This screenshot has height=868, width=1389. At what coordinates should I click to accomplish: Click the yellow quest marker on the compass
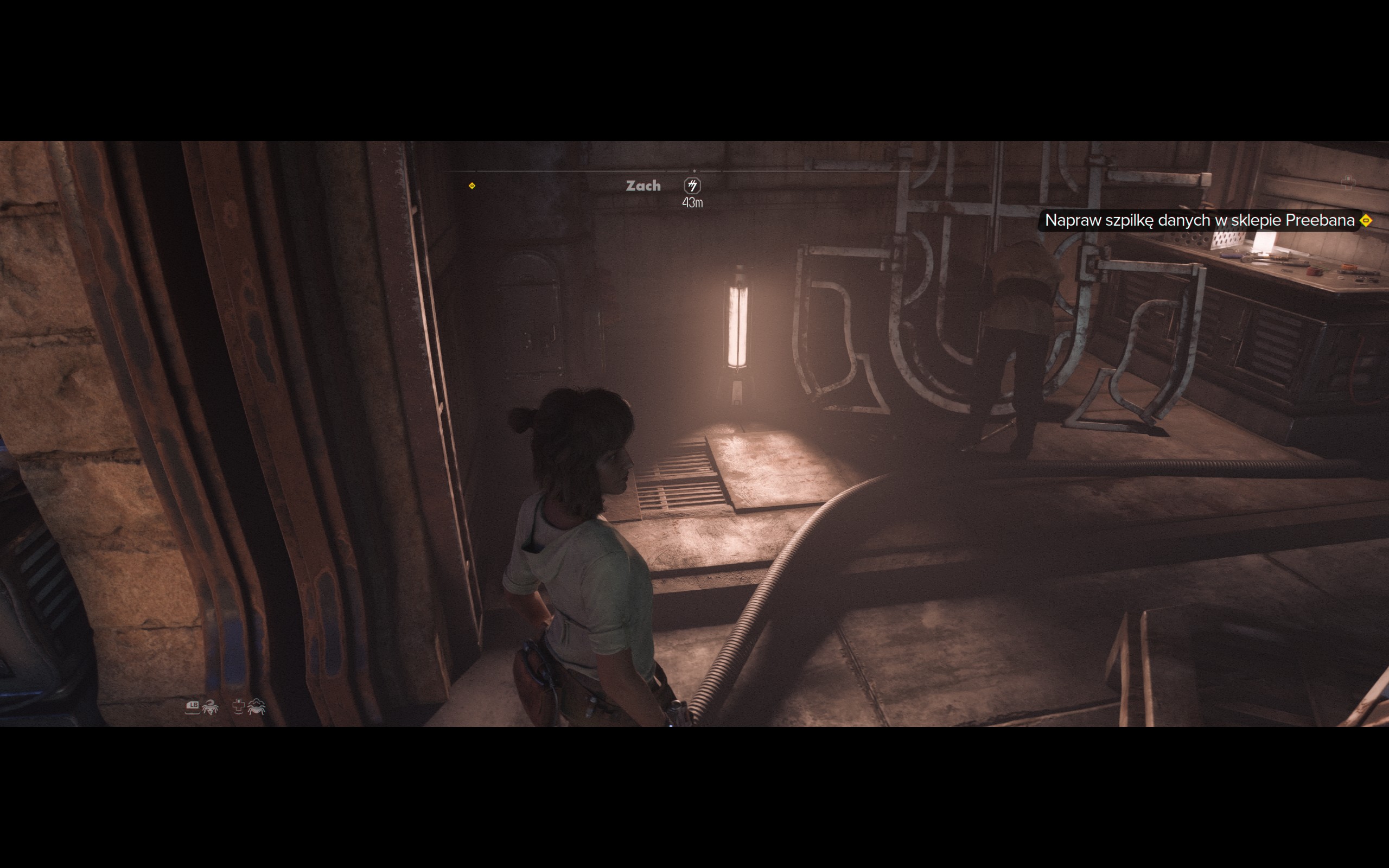(x=472, y=186)
